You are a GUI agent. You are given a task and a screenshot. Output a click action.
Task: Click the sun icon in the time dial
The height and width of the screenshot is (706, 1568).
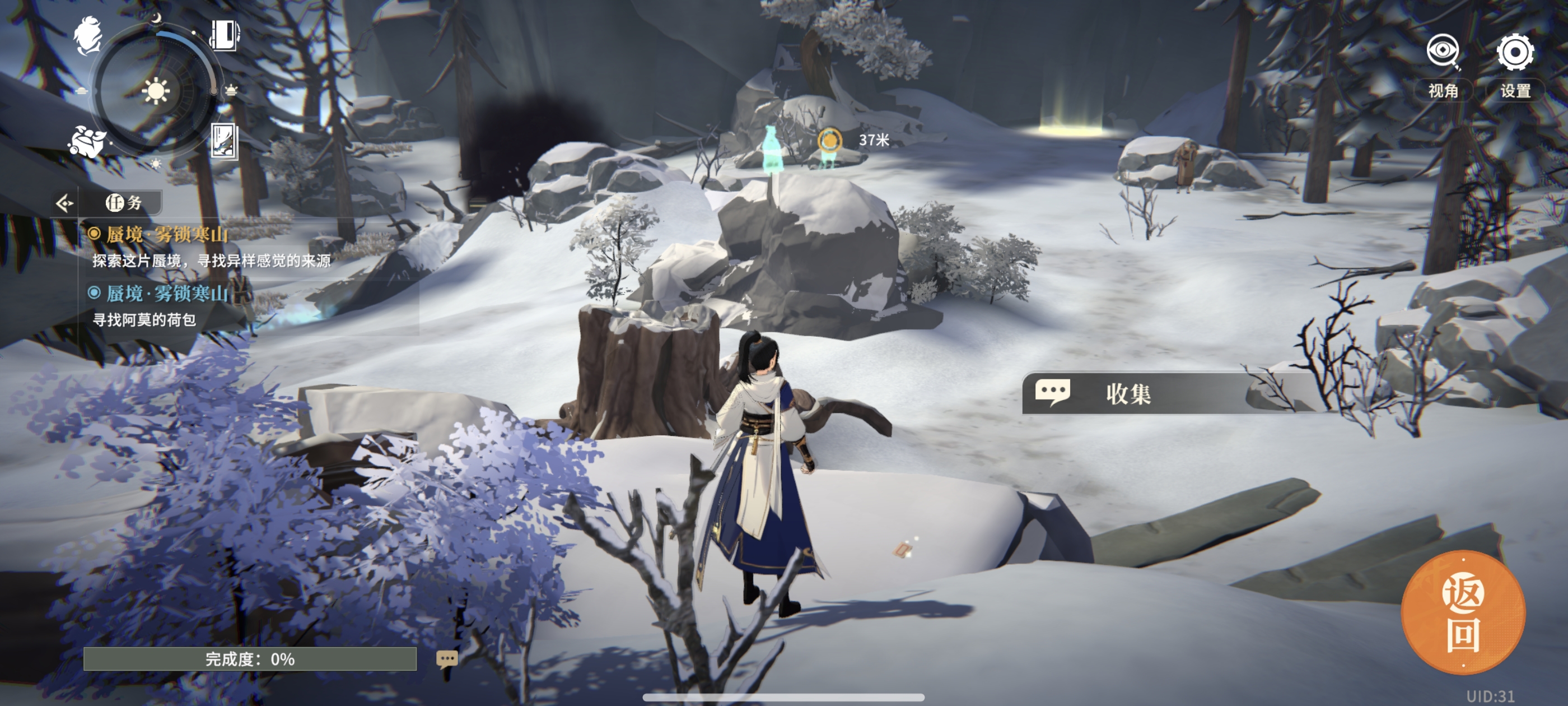point(156,92)
